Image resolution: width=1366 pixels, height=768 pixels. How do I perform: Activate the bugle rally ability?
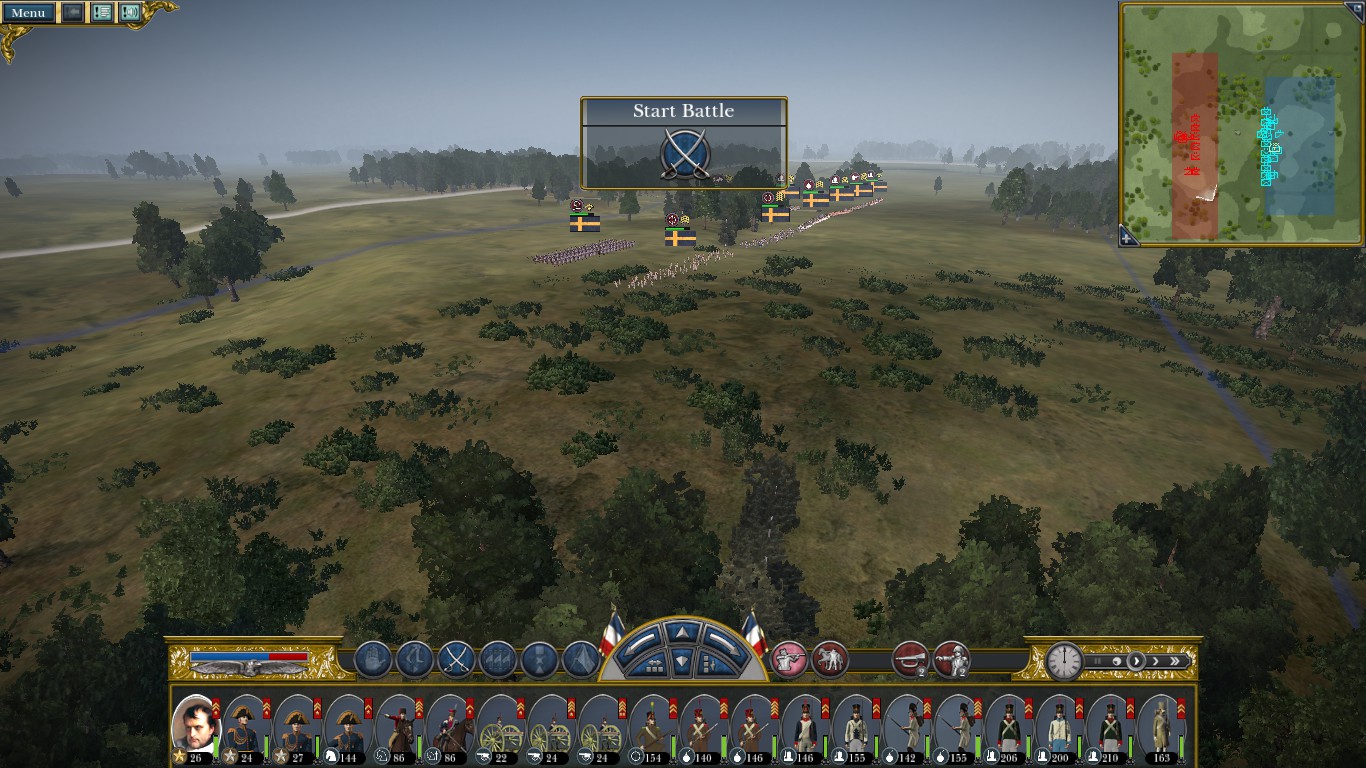pyautogui.click(x=909, y=660)
